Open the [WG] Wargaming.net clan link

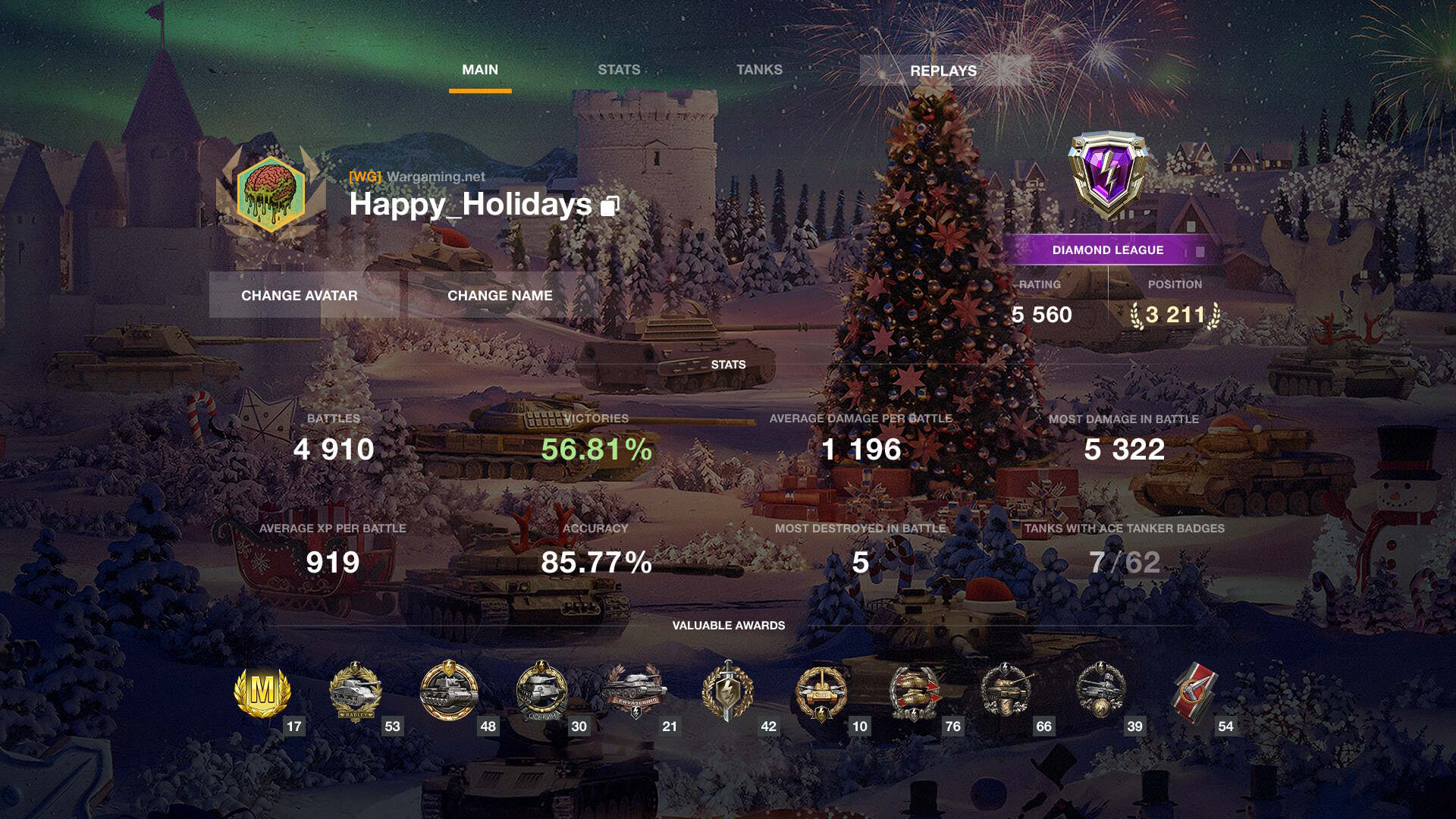[417, 177]
